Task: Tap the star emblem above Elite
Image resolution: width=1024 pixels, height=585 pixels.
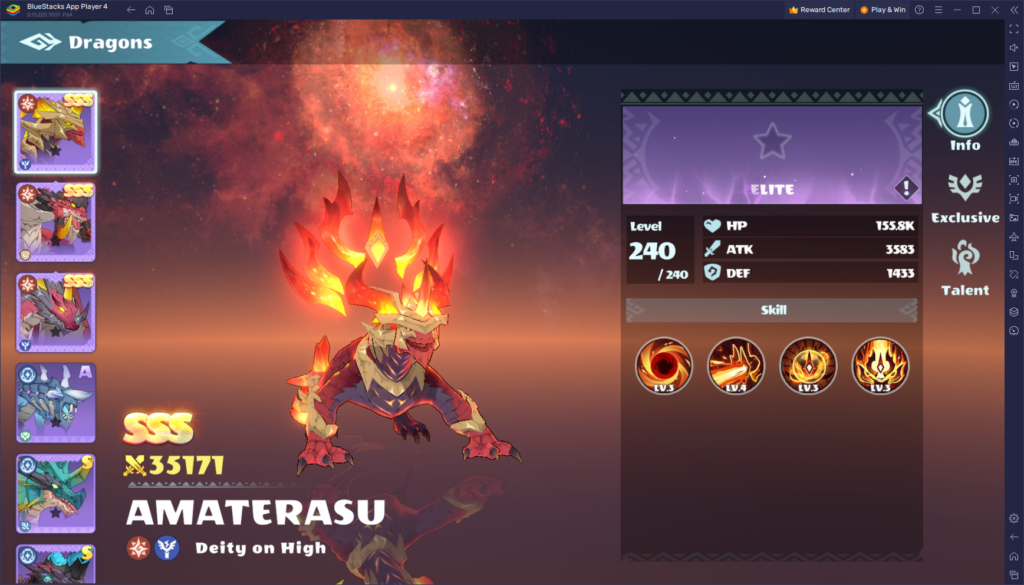Action: [x=772, y=141]
